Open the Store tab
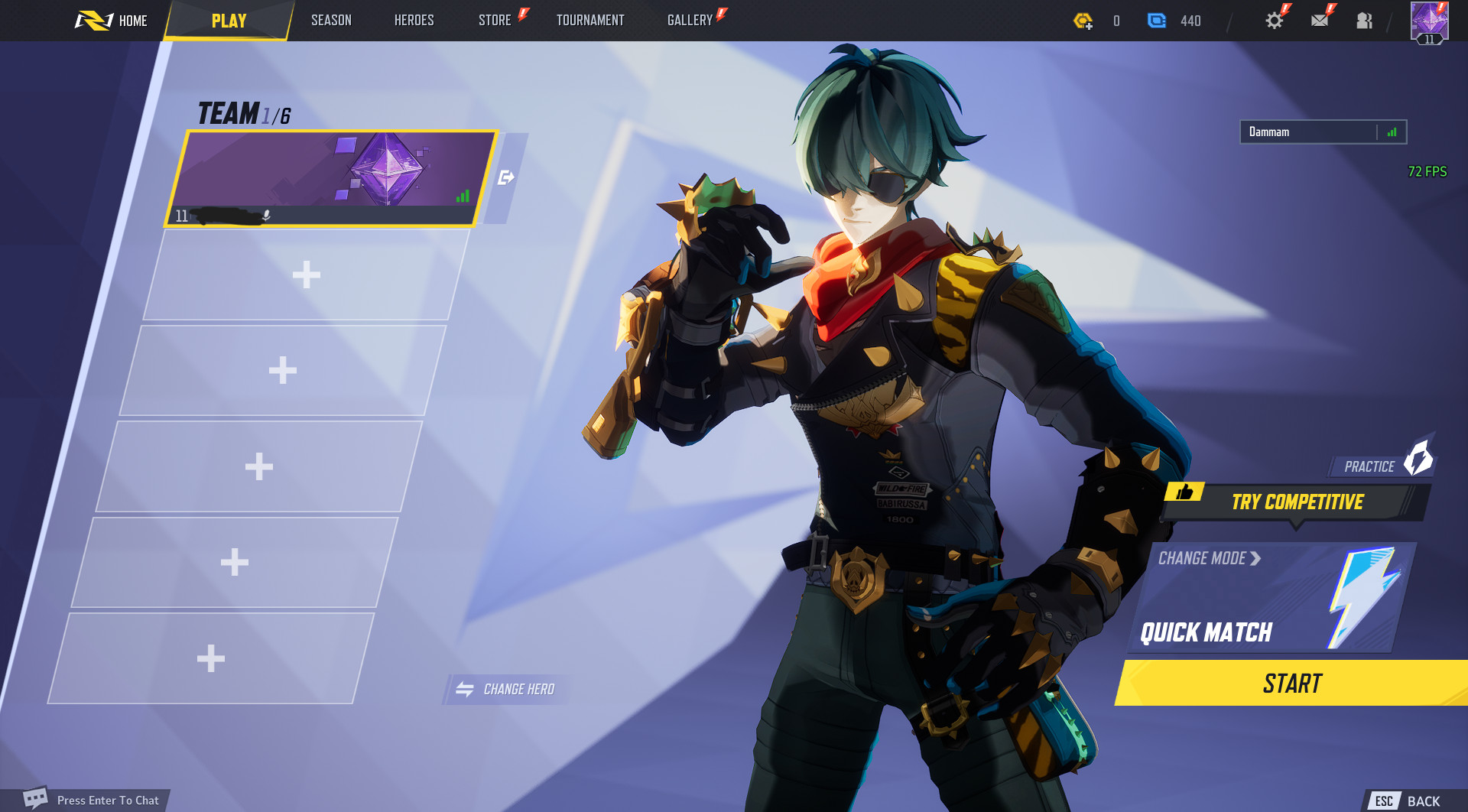Screen dimensions: 1468x812 pos(495,21)
